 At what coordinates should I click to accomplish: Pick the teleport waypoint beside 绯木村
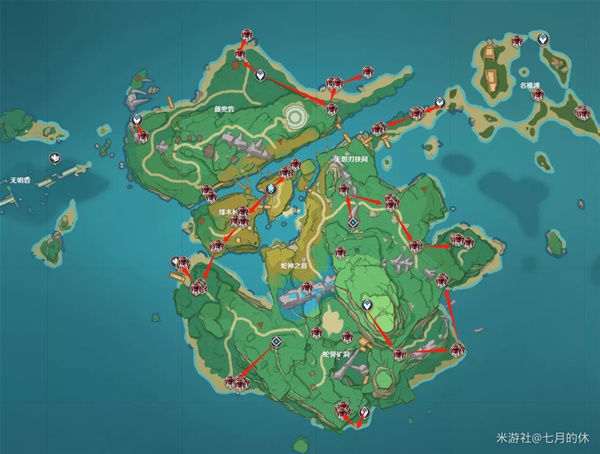(x=270, y=188)
